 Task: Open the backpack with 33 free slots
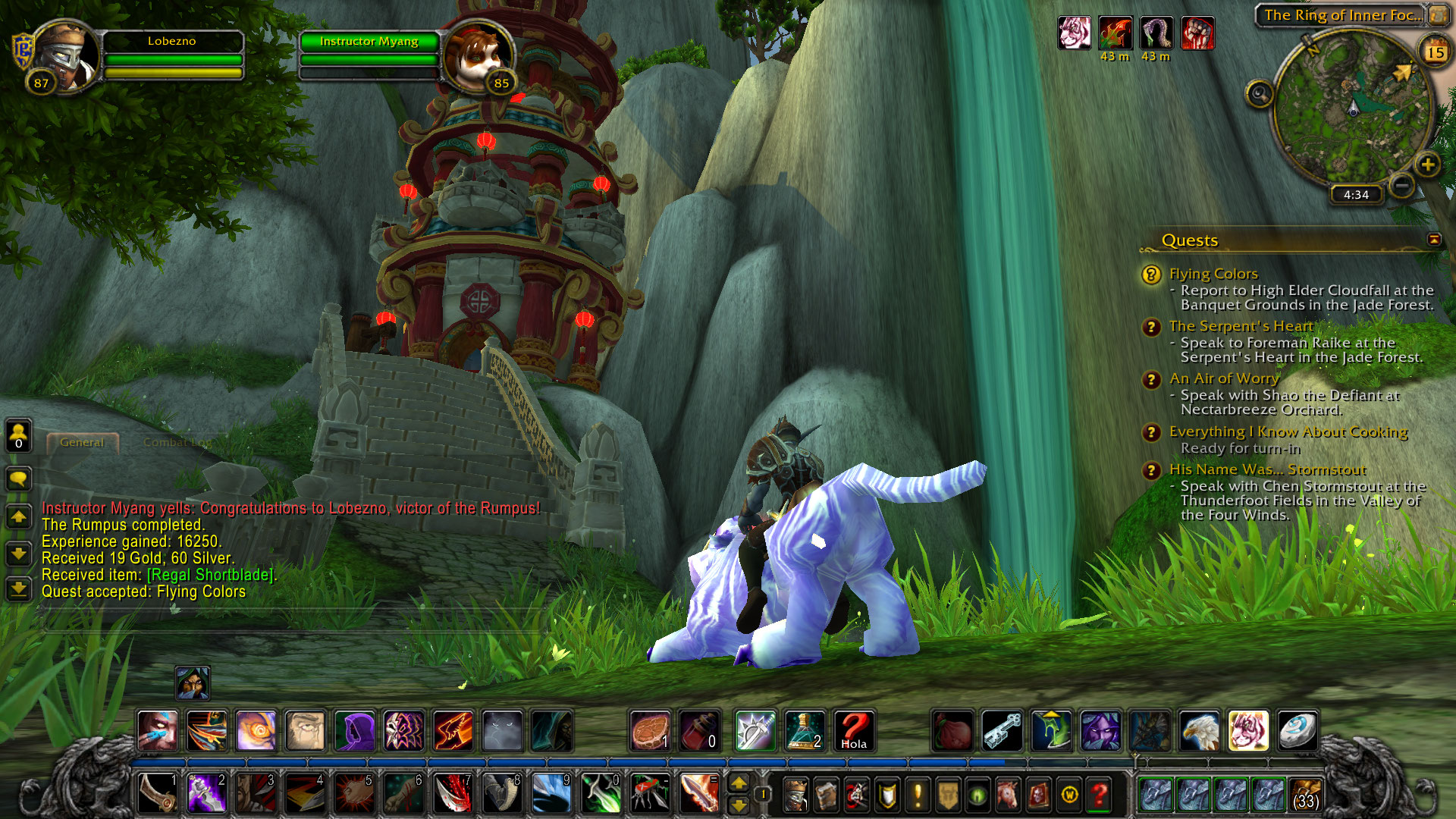point(1305,795)
